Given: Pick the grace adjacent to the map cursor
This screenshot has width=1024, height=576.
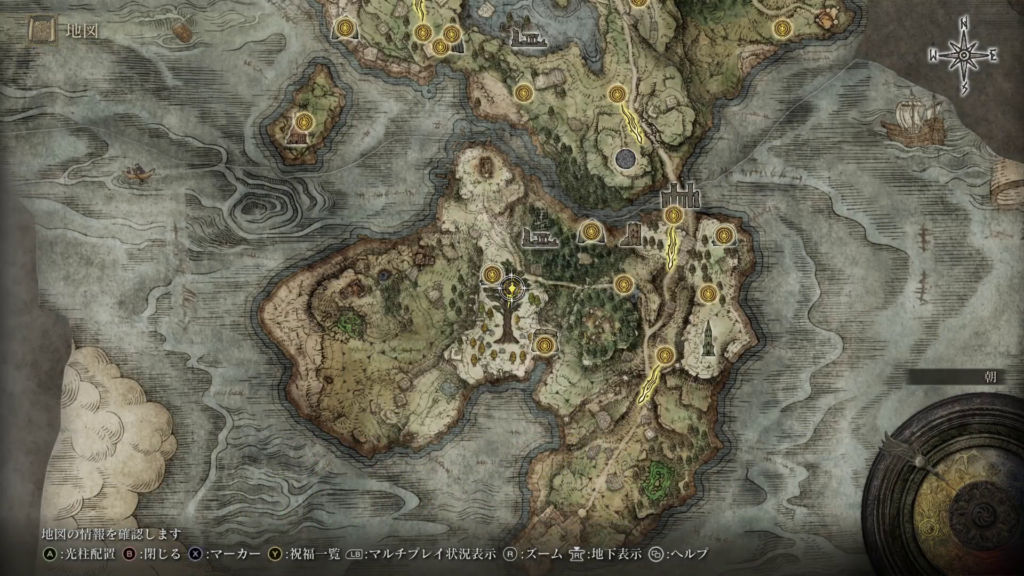Looking at the screenshot, I should pyautogui.click(x=492, y=274).
